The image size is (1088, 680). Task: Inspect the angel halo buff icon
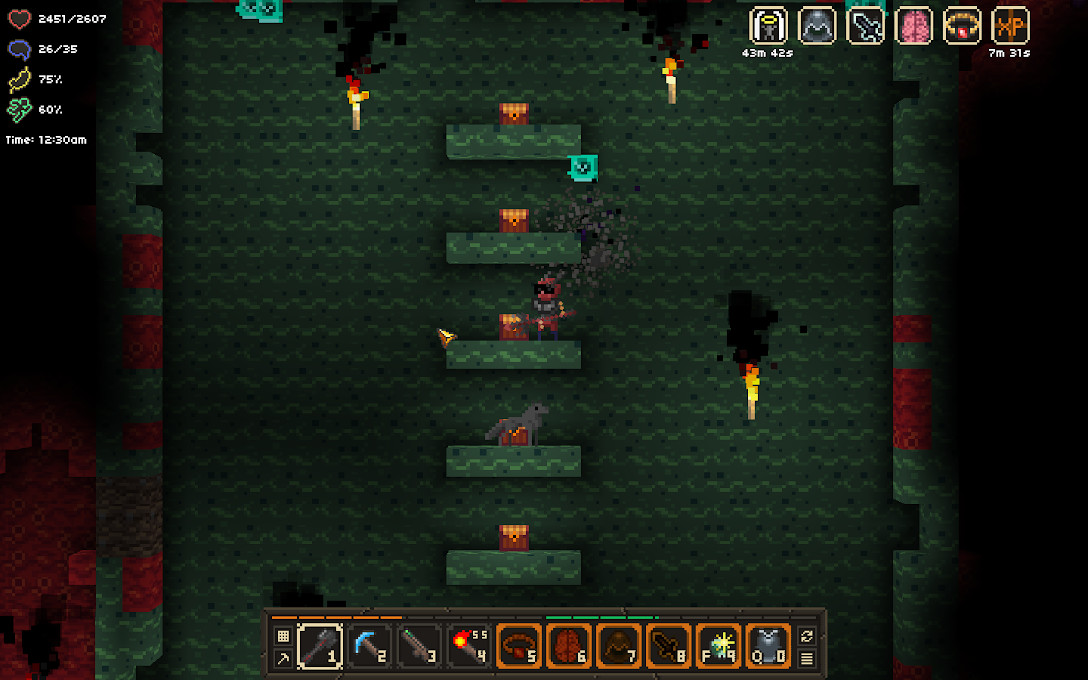768,26
